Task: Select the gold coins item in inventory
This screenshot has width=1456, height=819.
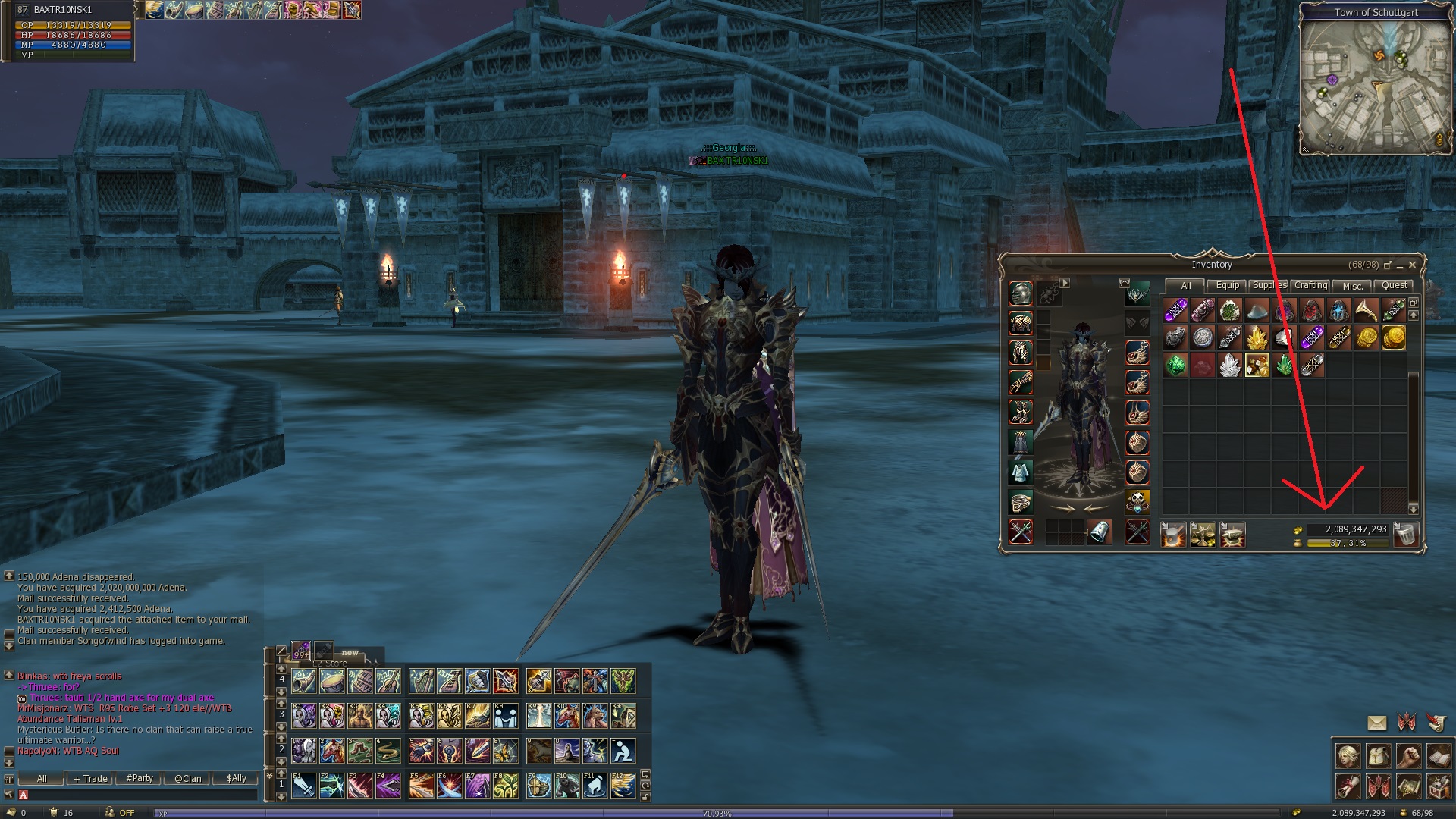Action: 1394,337
